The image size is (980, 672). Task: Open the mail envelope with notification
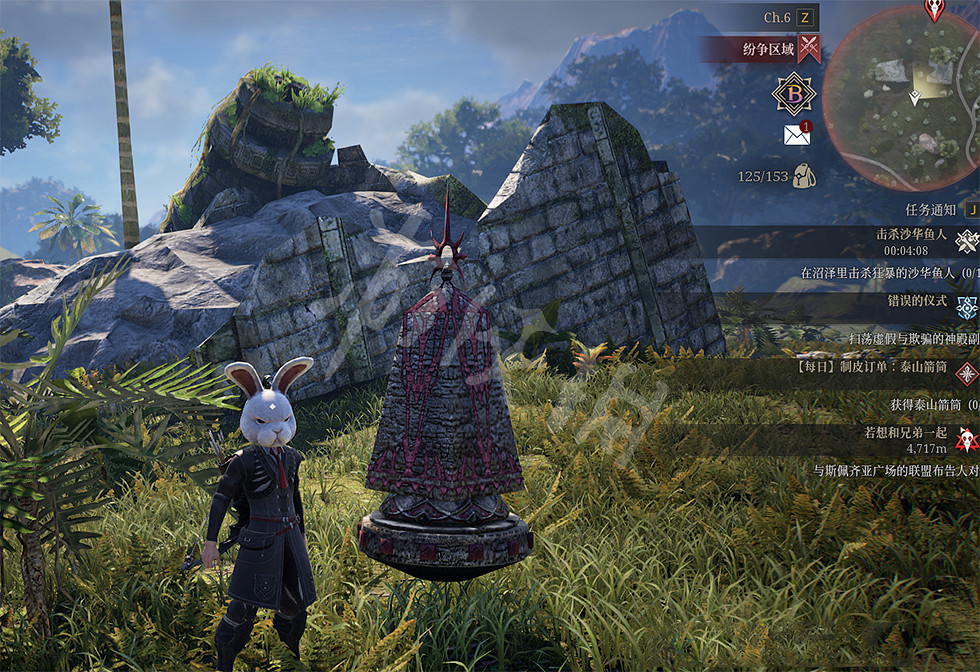[x=797, y=134]
